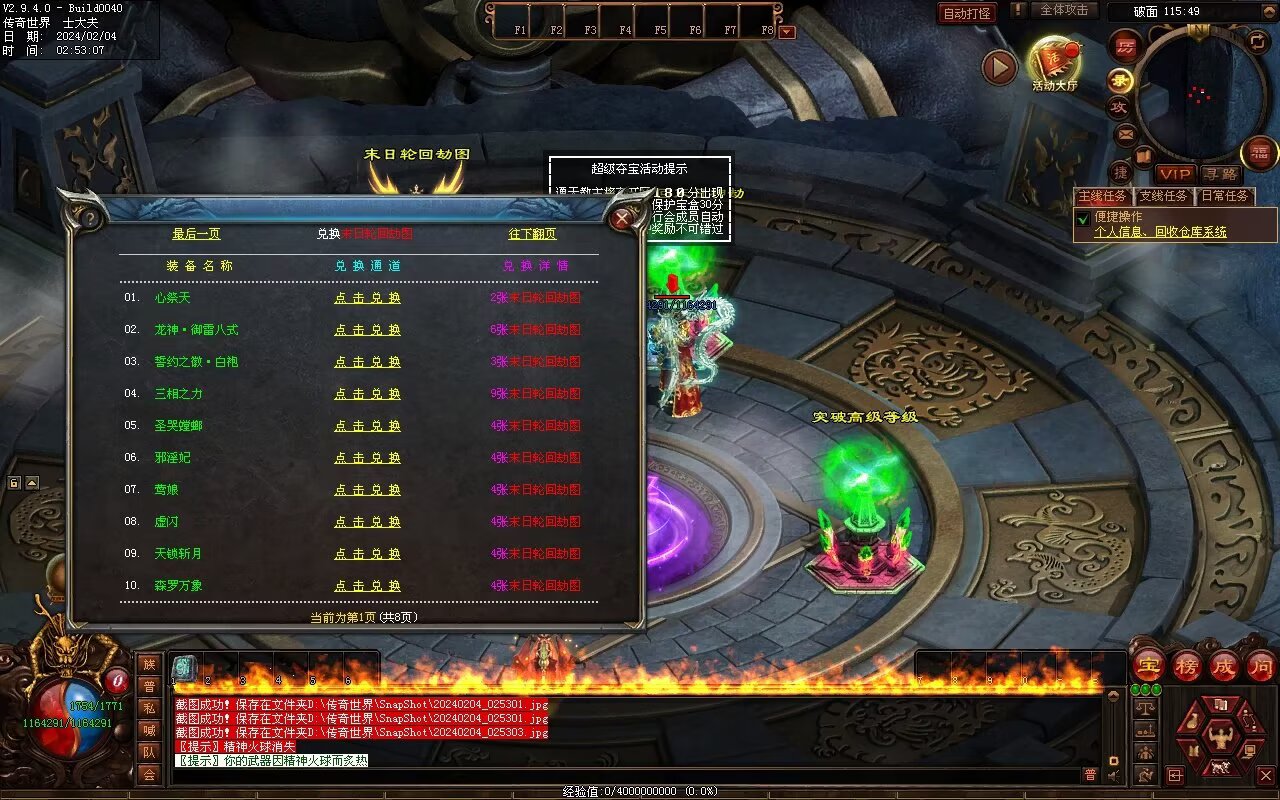1280x800 pixels.
Task: Toggle auto-fight with 自动打怪 button
Action: coord(967,13)
